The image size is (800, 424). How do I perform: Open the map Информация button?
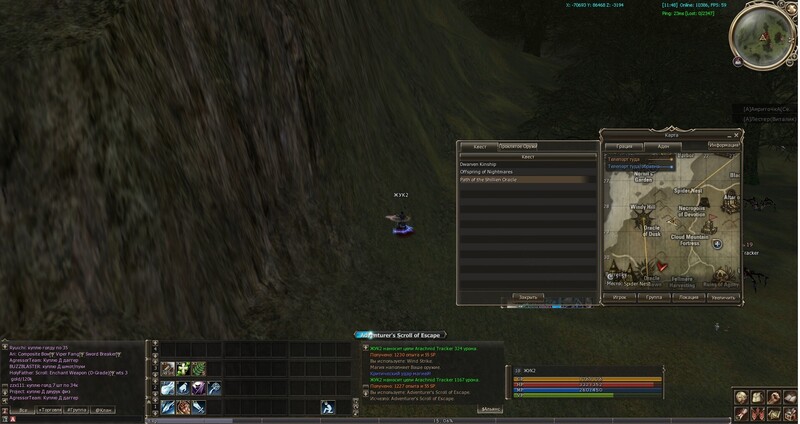(723, 146)
